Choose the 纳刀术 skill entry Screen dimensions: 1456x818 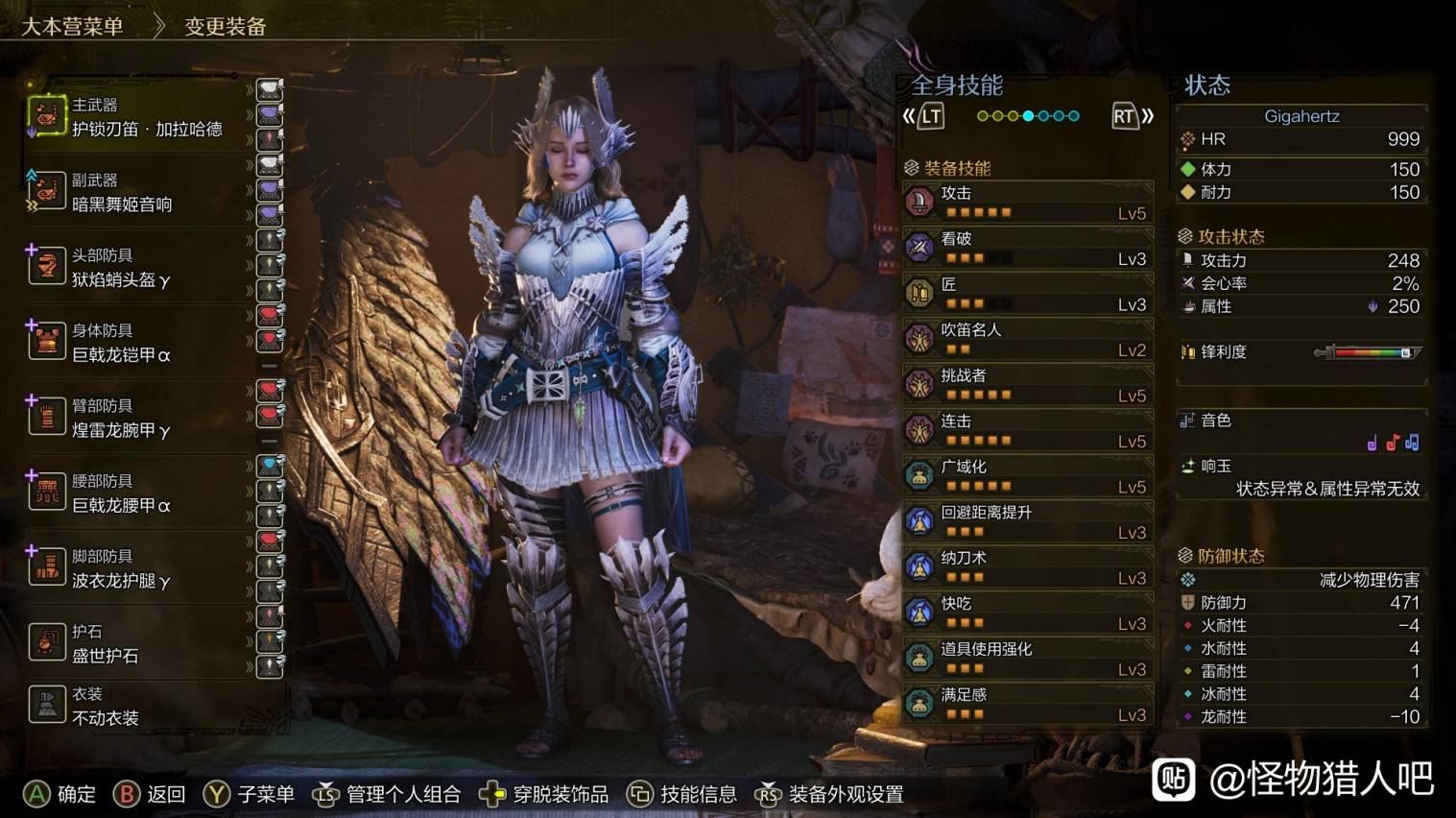(x=1027, y=567)
